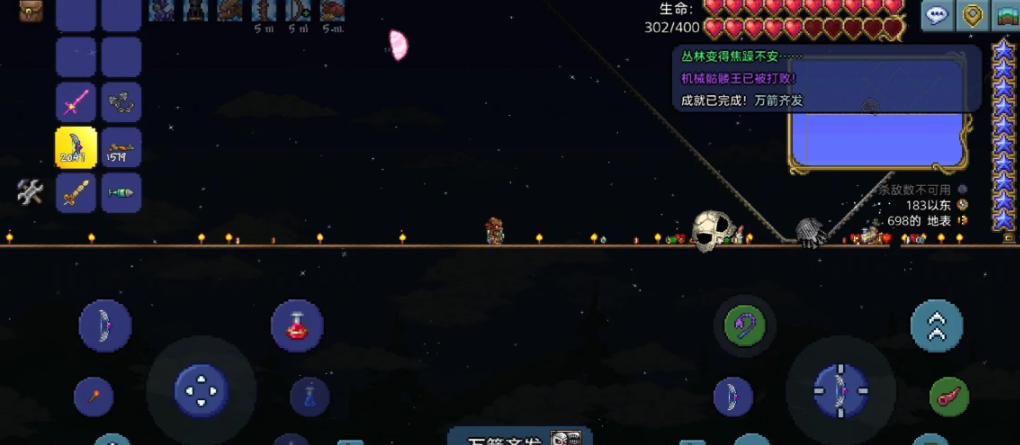1020x445 pixels.
Task: Open the chat speech bubble
Action: point(937,15)
